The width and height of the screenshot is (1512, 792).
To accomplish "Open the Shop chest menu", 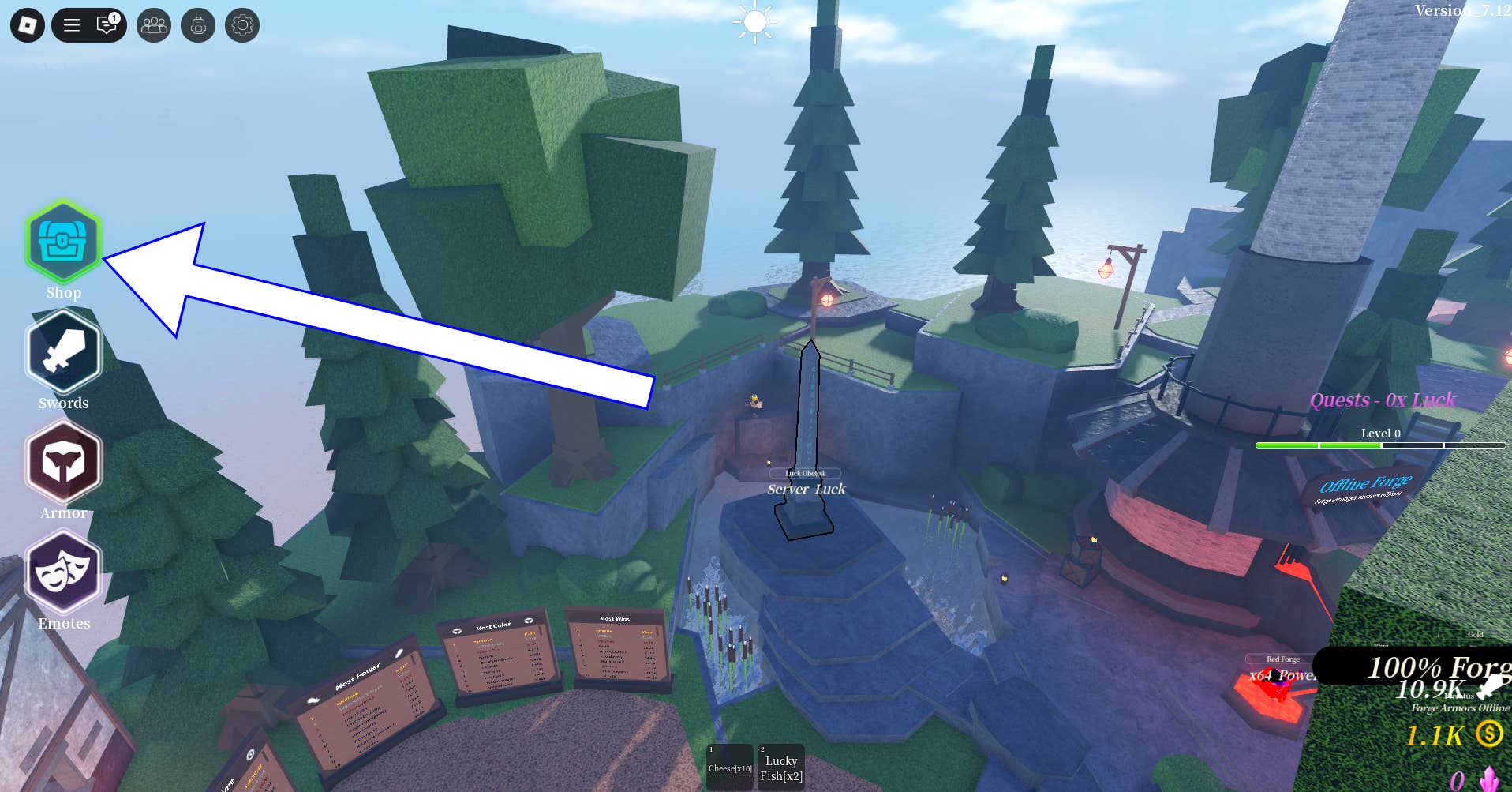I will point(63,241).
